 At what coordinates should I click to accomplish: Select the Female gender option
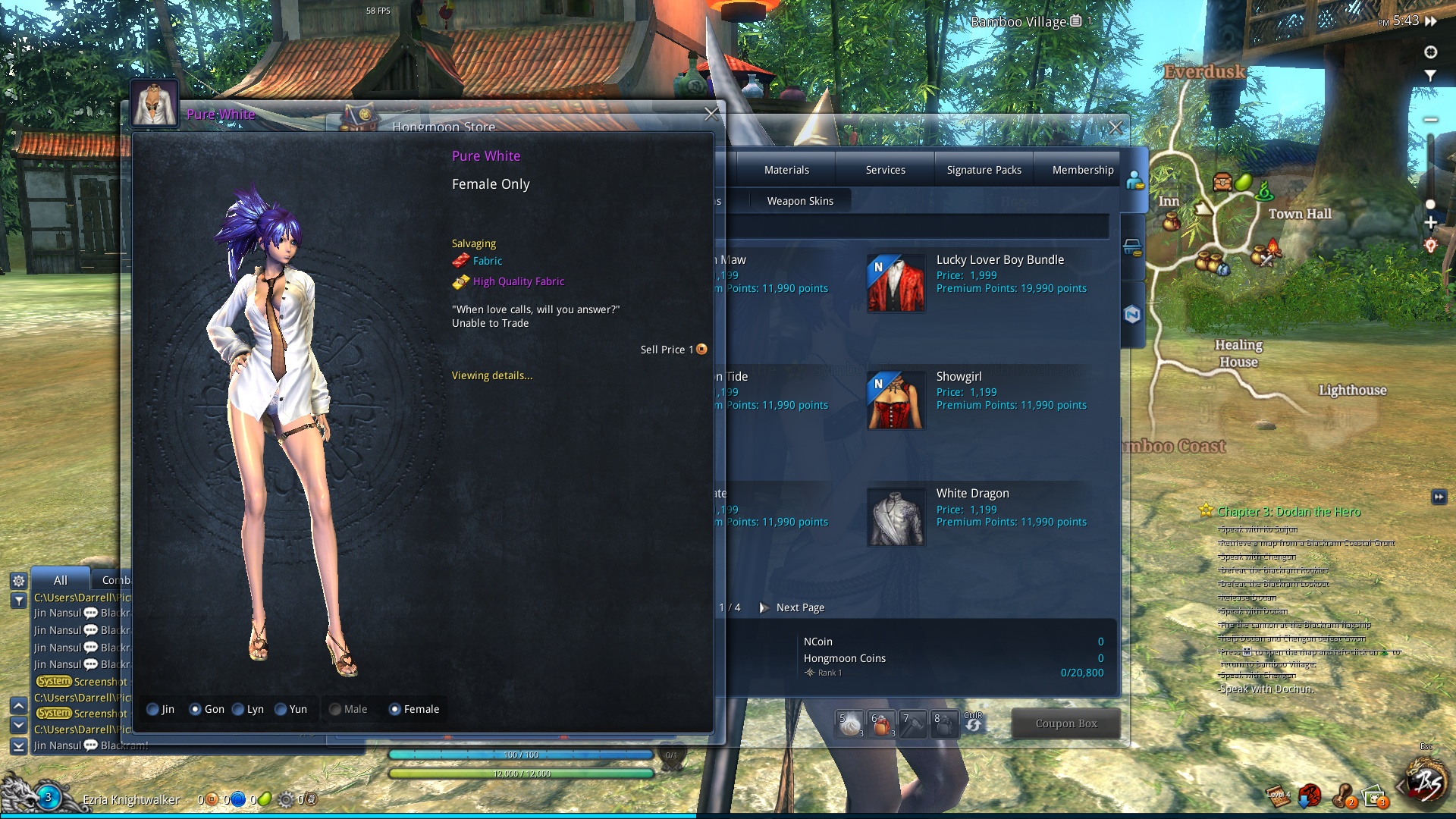(395, 710)
